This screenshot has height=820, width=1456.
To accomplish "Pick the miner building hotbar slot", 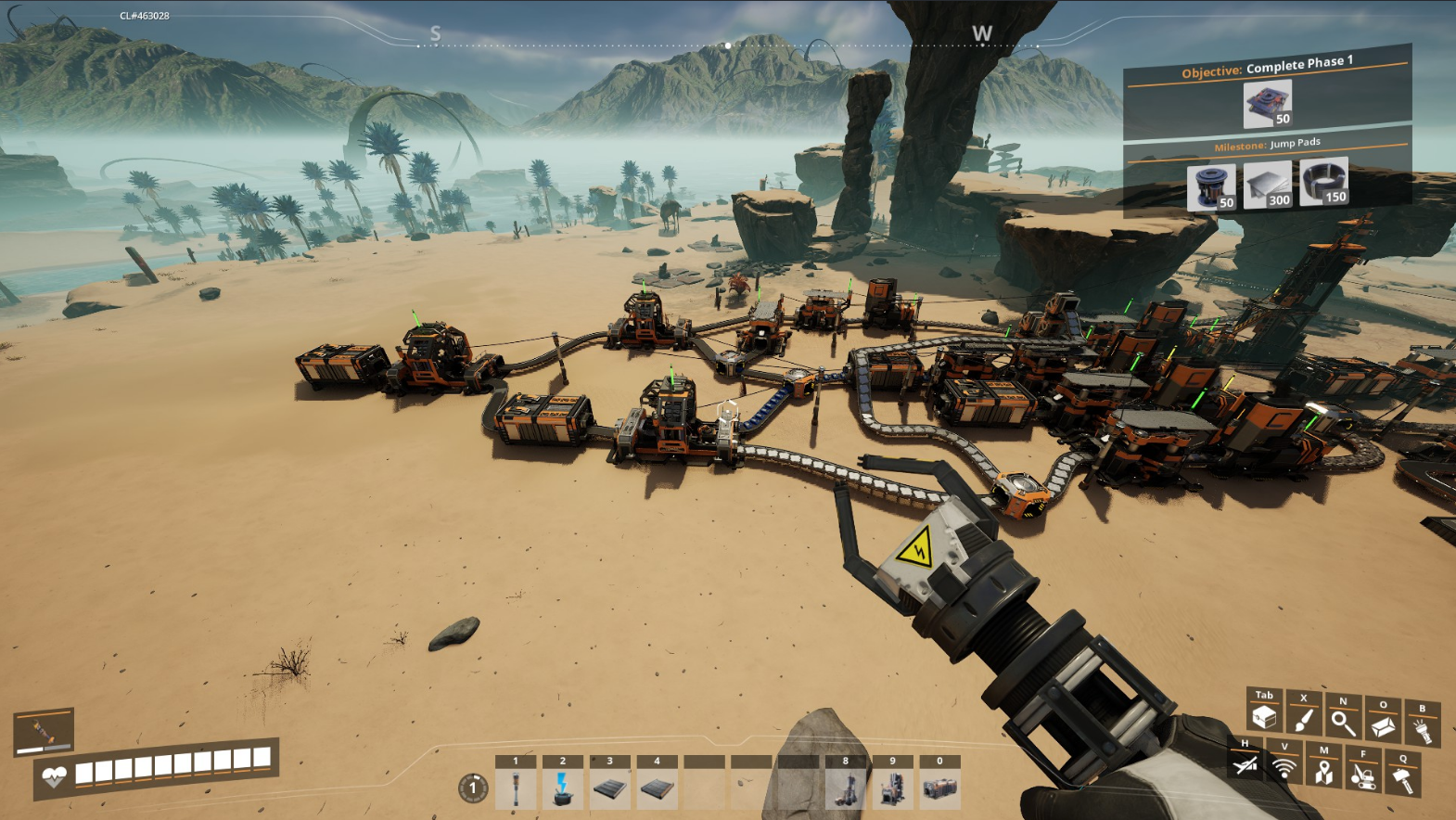I will pos(846,788).
